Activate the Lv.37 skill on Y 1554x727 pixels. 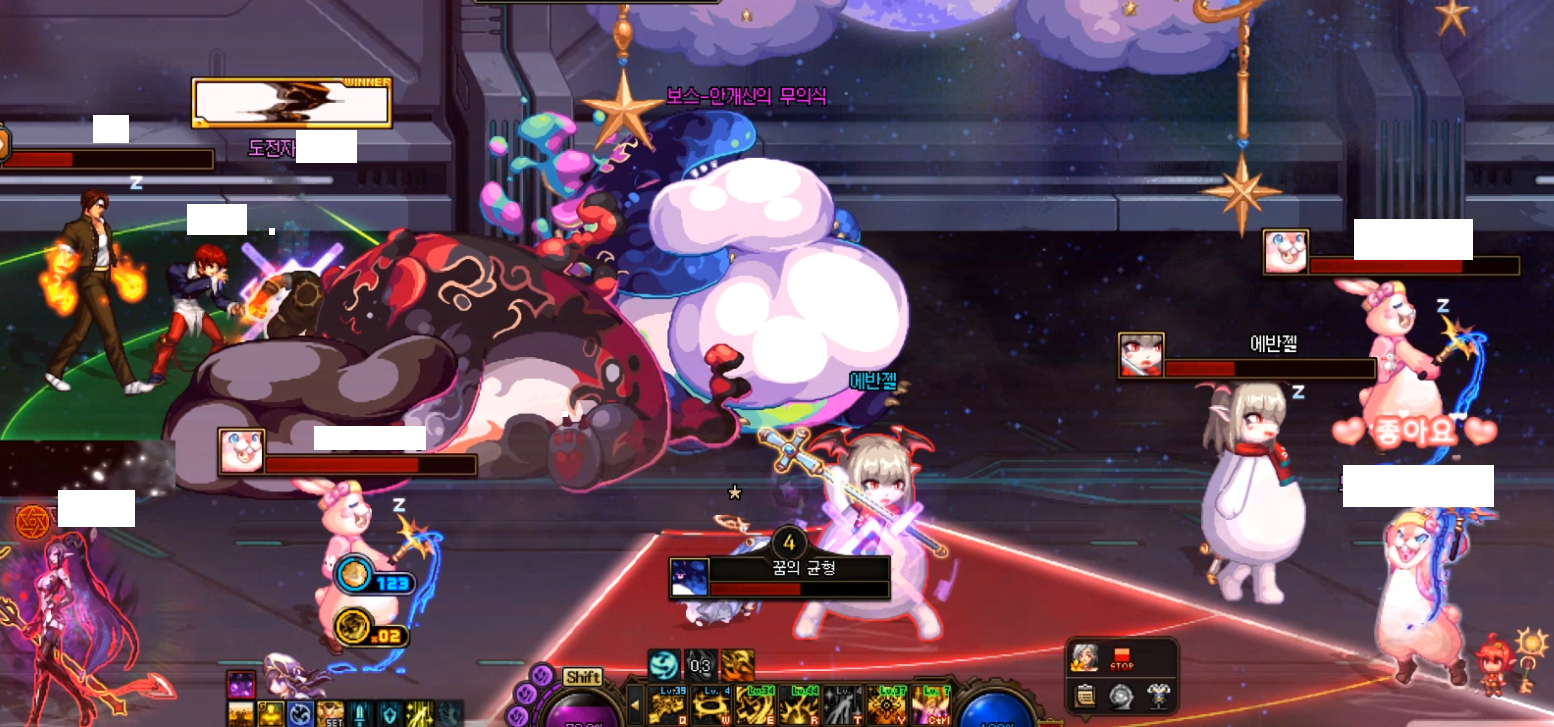click(885, 707)
